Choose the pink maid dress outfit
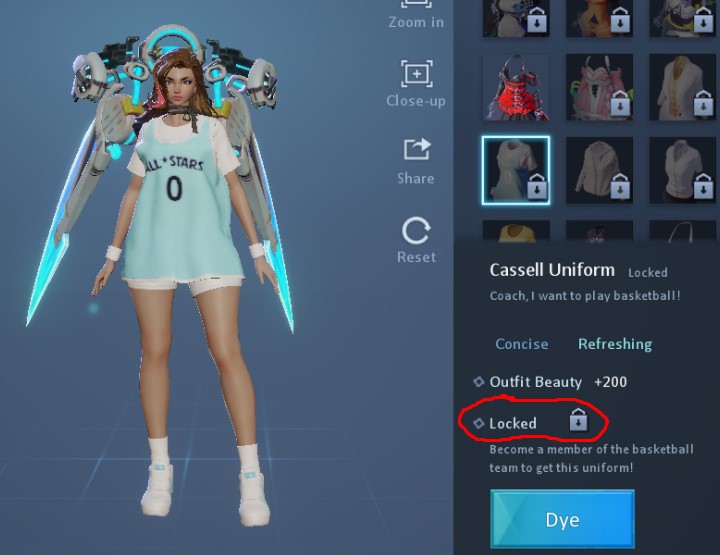The height and width of the screenshot is (555, 720). 599,86
